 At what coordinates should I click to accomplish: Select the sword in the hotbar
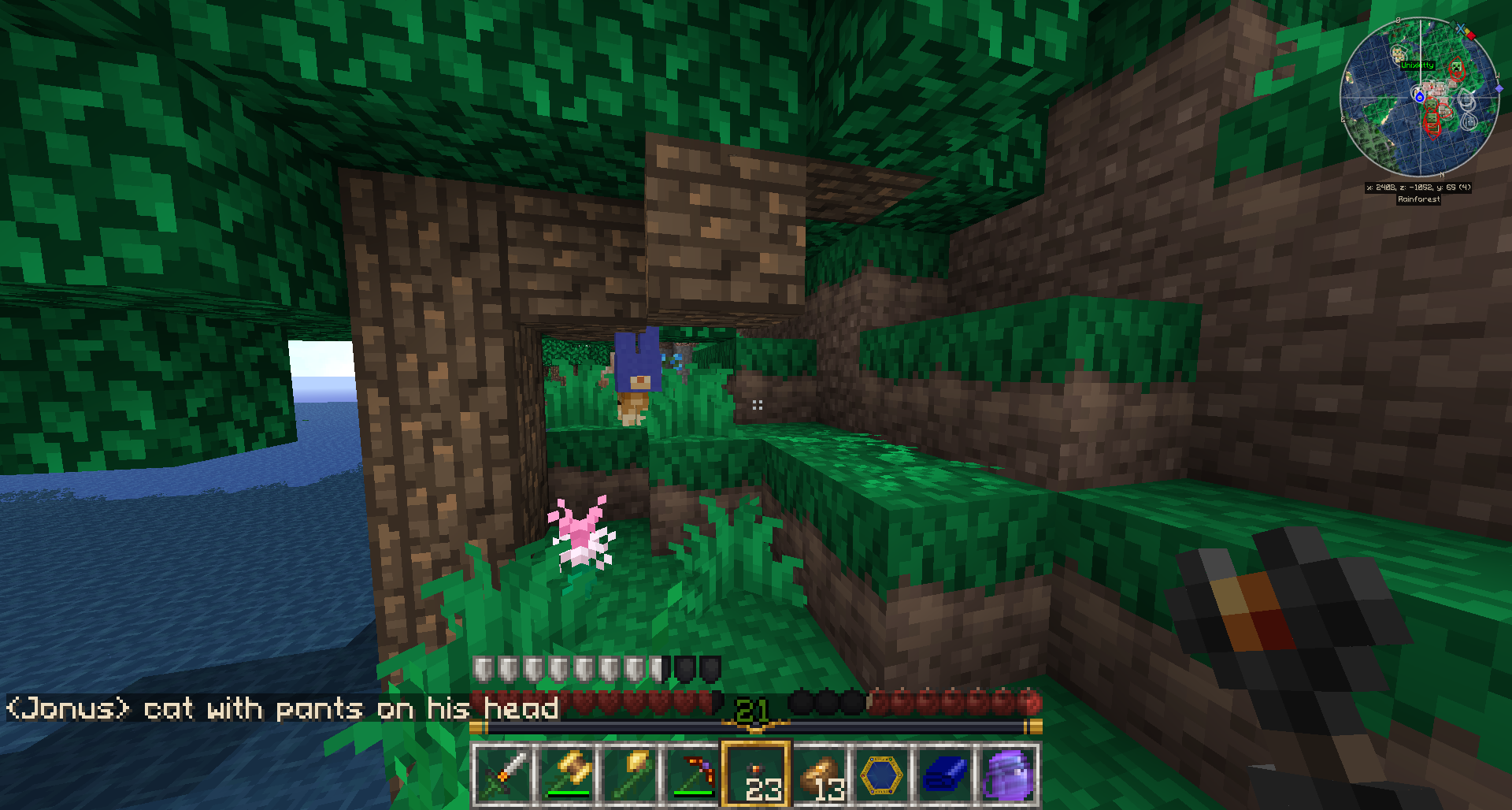tap(504, 775)
